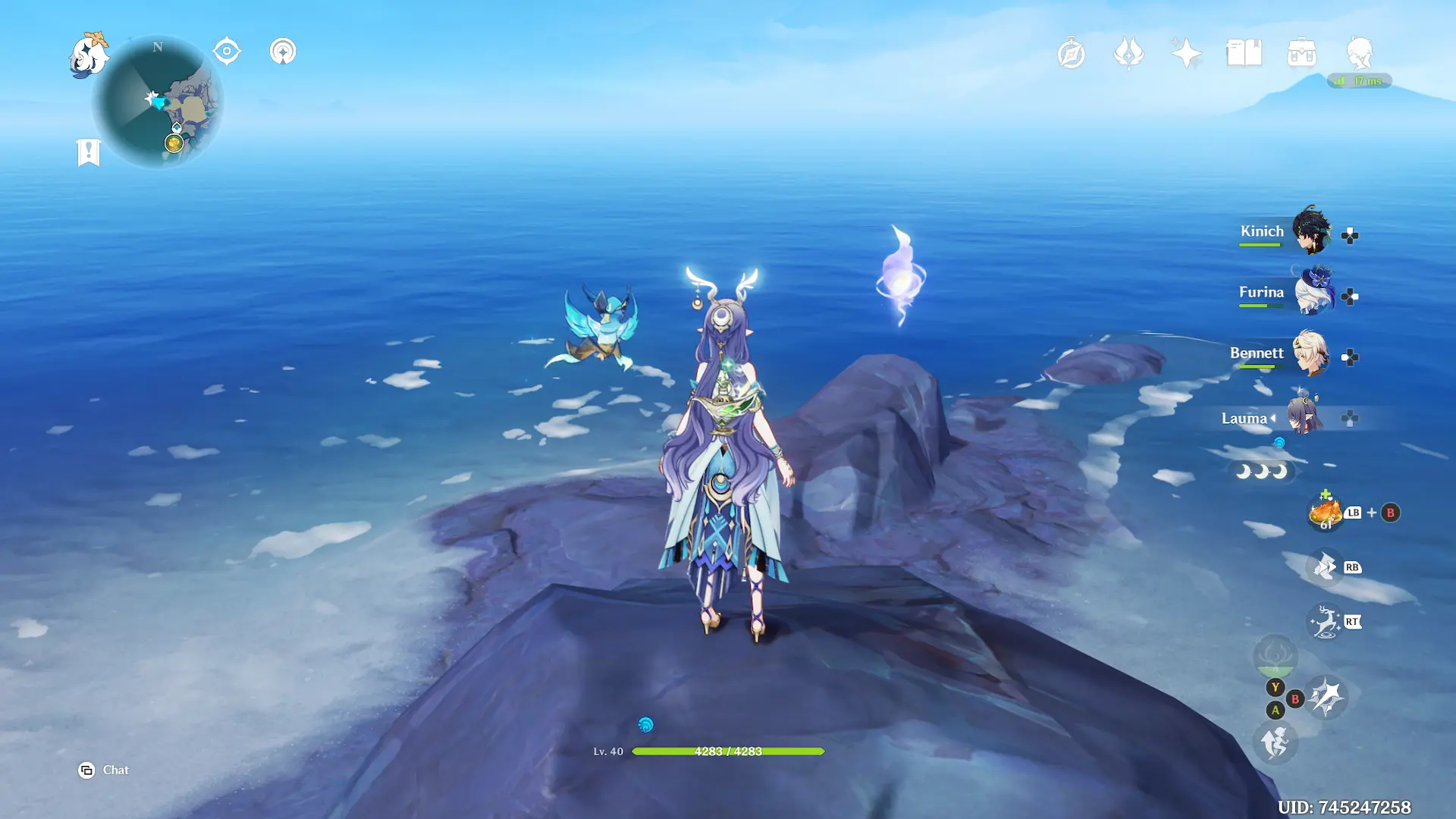Toggle the elemental sight eye icon
This screenshot has height=819, width=1456.
click(227, 52)
